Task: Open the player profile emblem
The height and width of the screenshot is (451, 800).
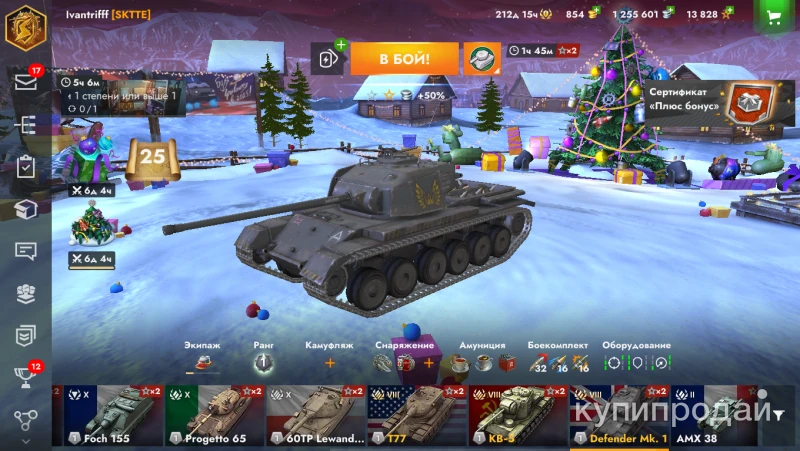Action: point(26,27)
